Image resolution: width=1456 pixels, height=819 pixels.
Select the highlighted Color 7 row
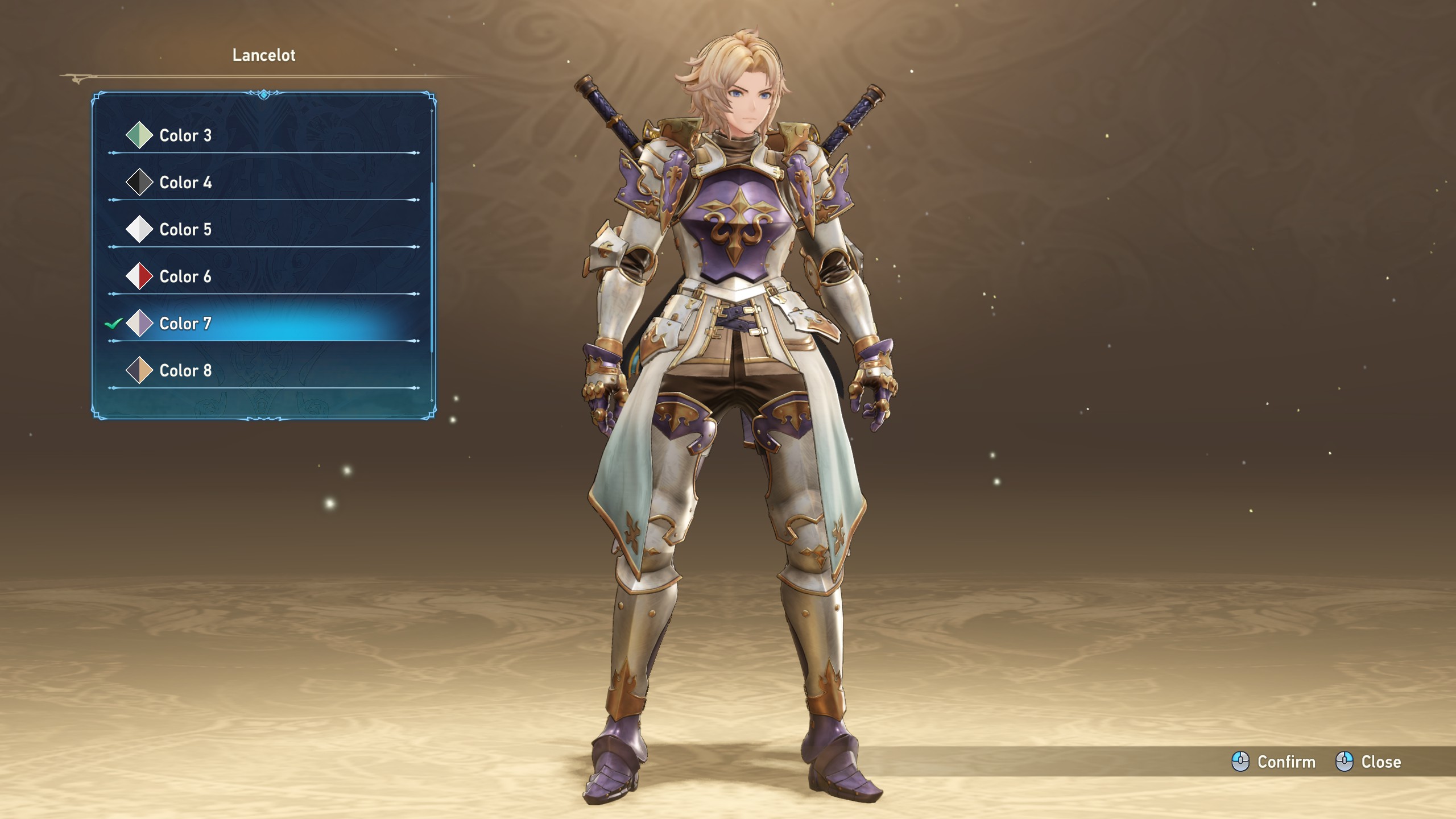coord(185,324)
